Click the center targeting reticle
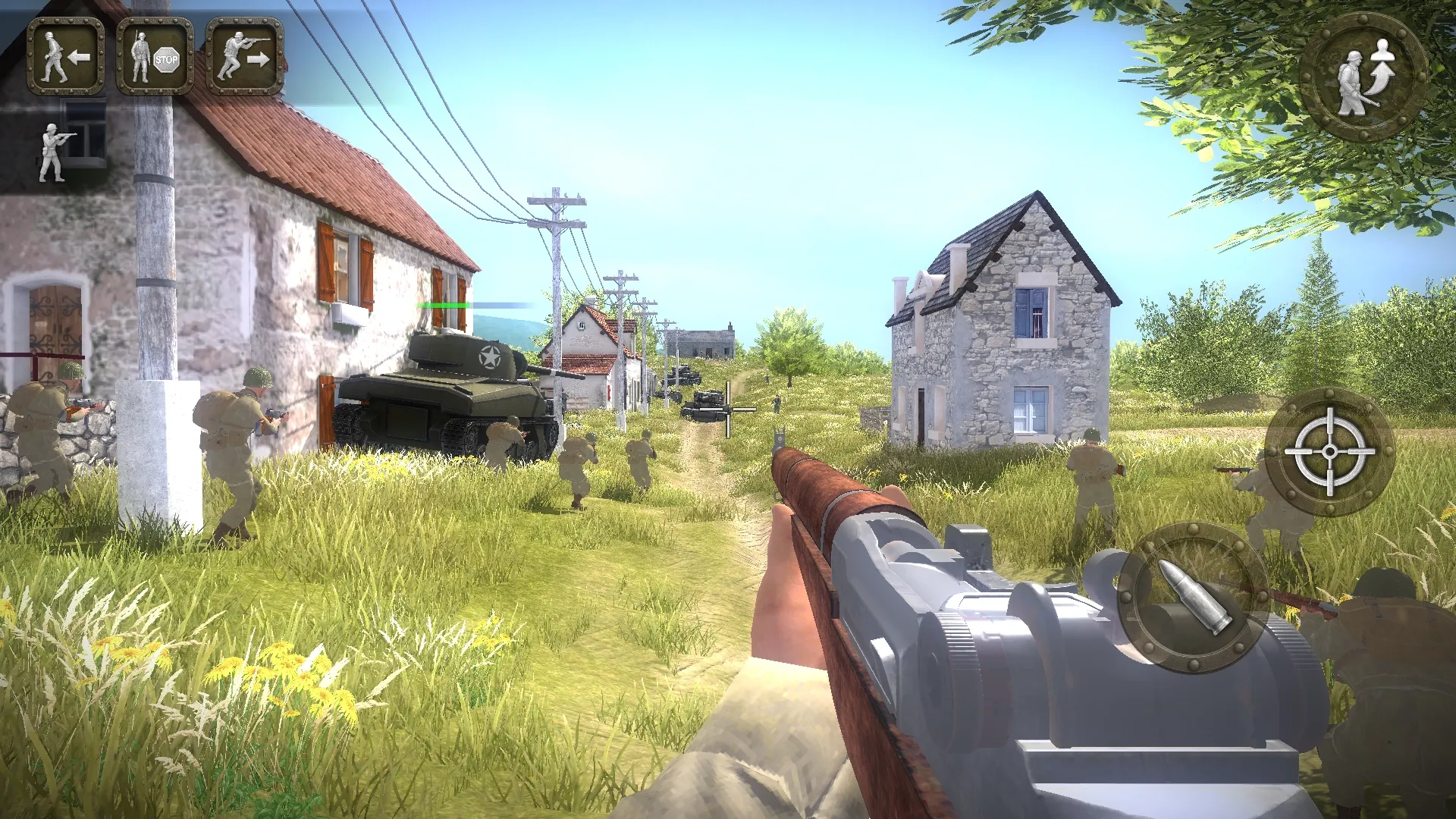The width and height of the screenshot is (1456, 819). point(726,409)
